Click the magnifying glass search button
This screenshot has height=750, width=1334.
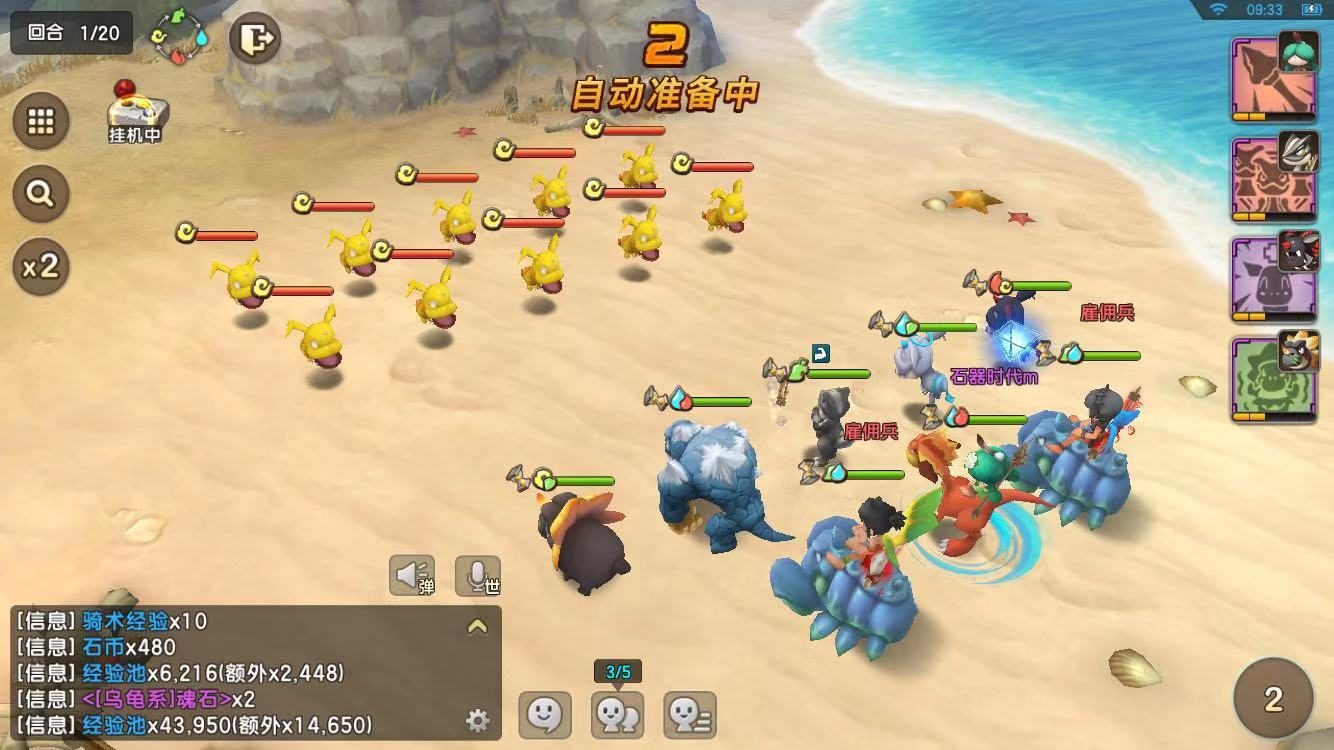point(41,194)
